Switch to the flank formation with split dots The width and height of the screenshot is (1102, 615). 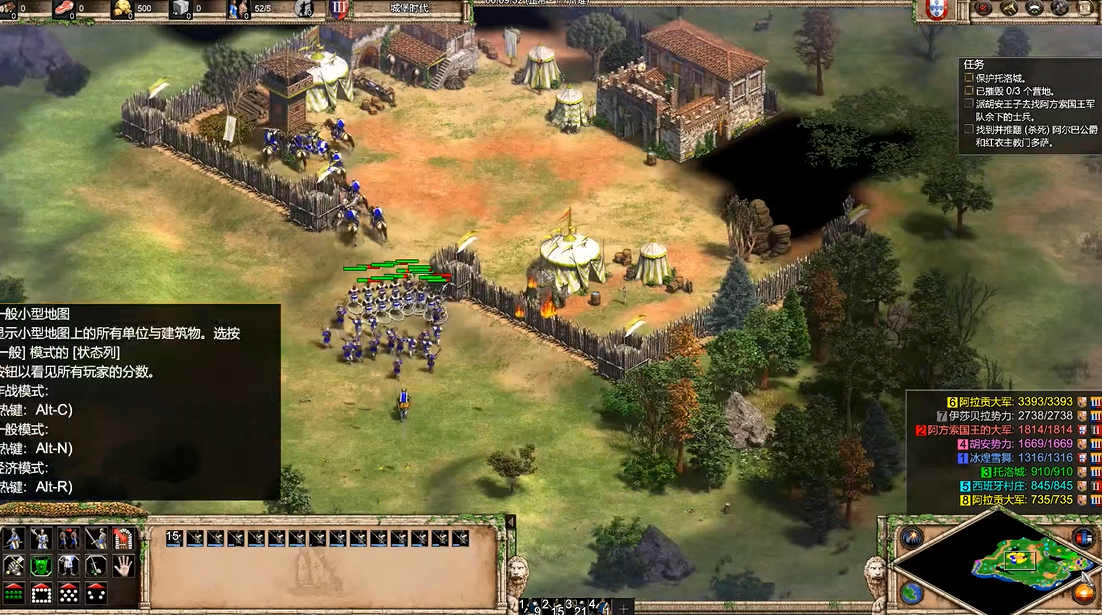click(96, 593)
